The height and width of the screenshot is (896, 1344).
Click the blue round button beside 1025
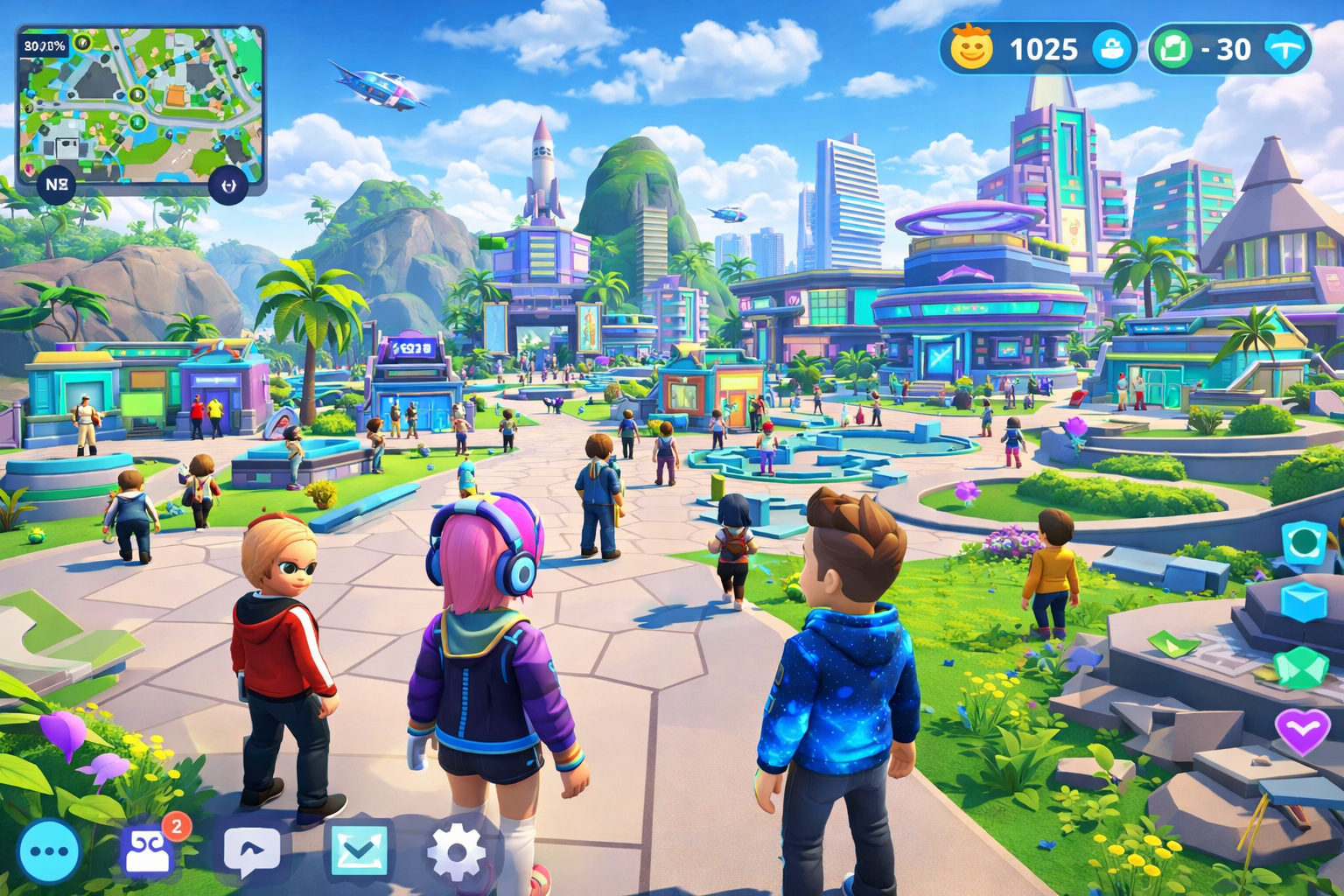(1112, 49)
